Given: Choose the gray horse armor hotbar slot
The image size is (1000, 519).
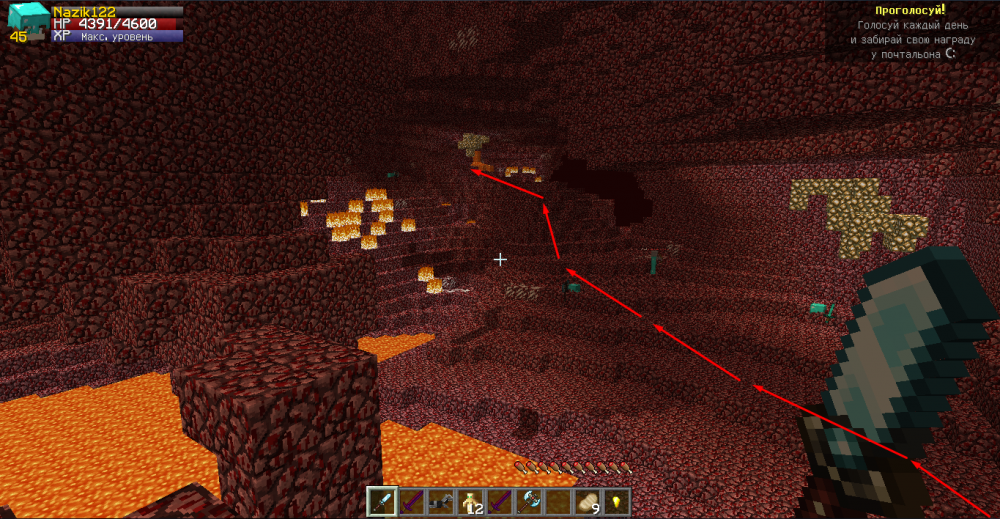Looking at the screenshot, I should (x=439, y=501).
